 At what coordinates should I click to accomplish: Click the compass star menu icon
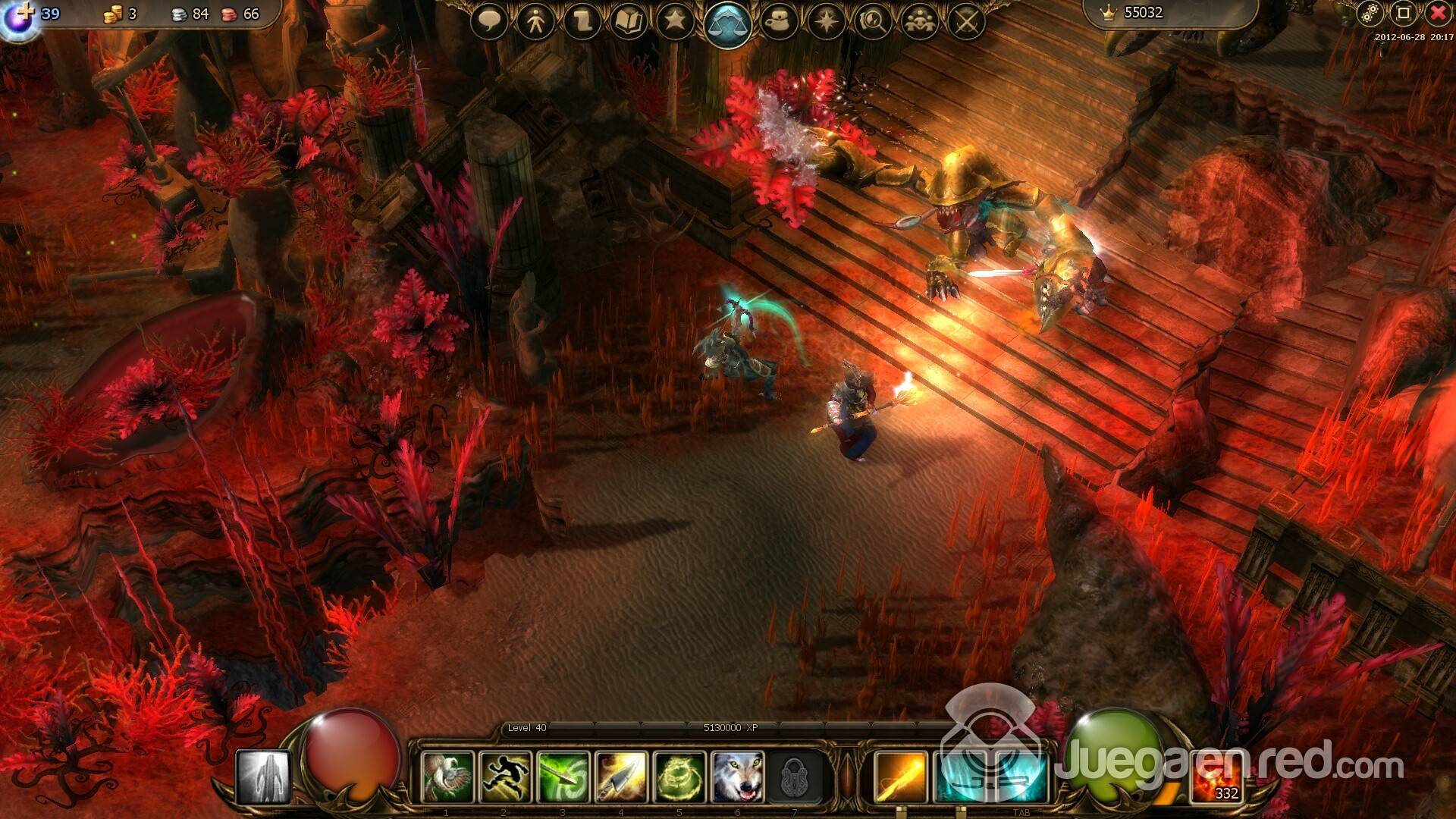coord(826,21)
